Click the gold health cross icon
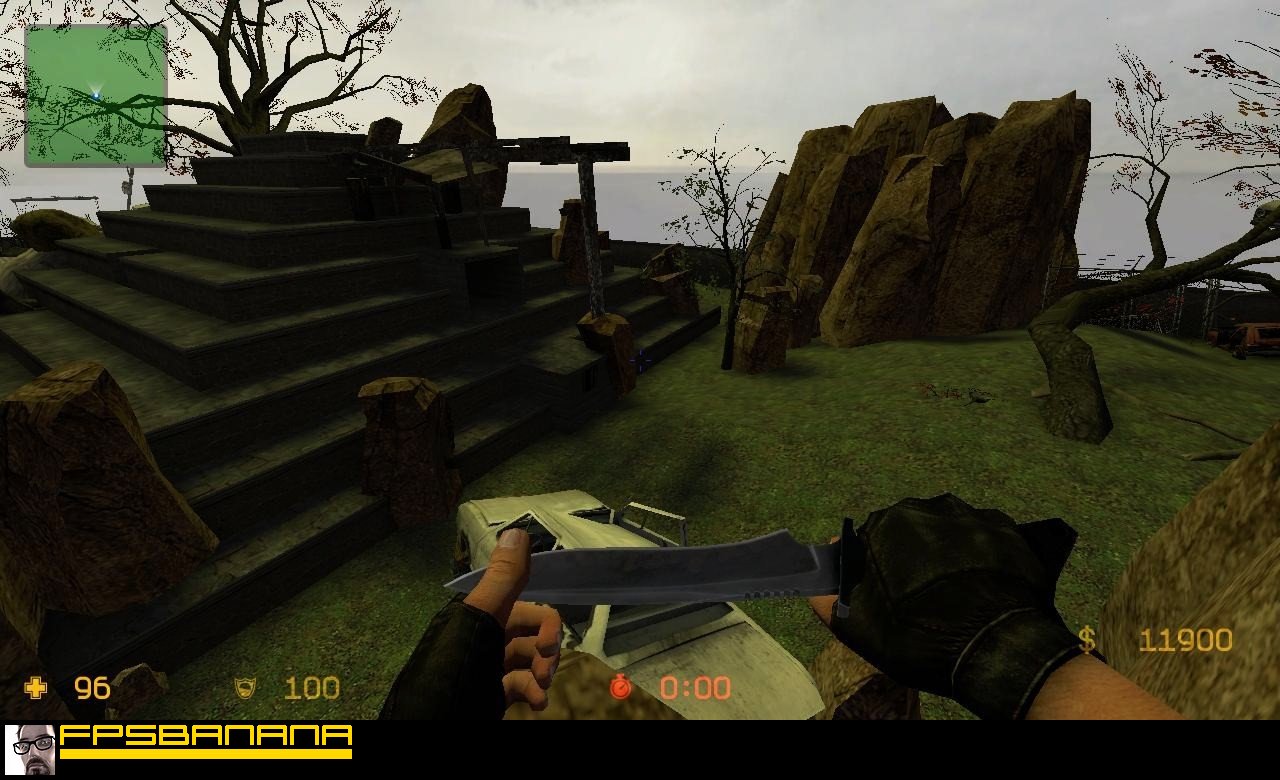 tap(35, 687)
